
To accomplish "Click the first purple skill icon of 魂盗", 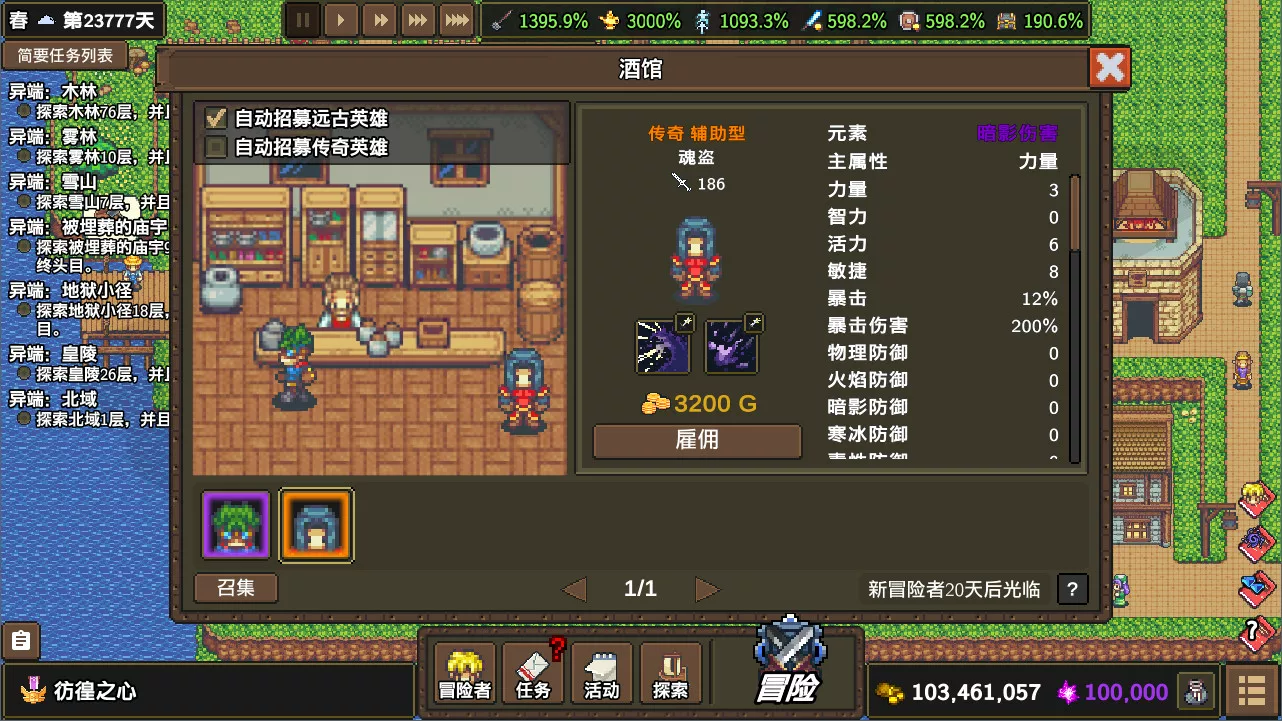I will pos(662,346).
